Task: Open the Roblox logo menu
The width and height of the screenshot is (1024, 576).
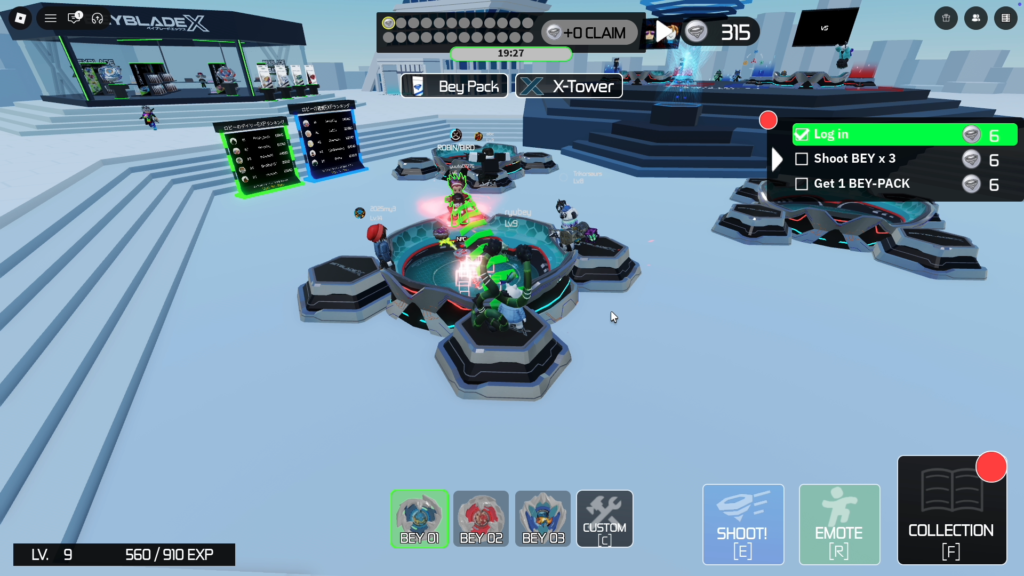Action: tap(18, 18)
